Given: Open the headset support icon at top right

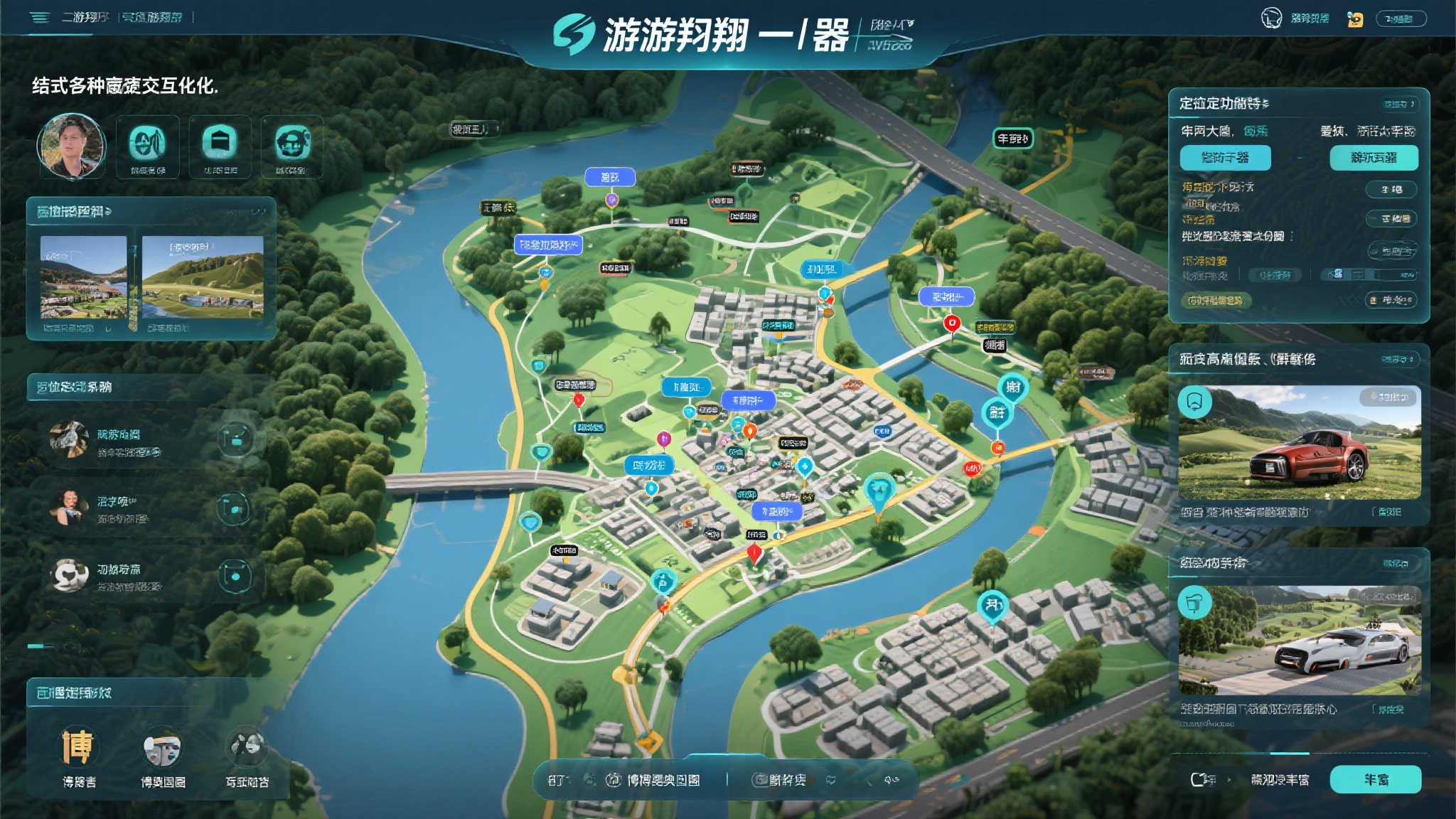Looking at the screenshot, I should [1272, 18].
